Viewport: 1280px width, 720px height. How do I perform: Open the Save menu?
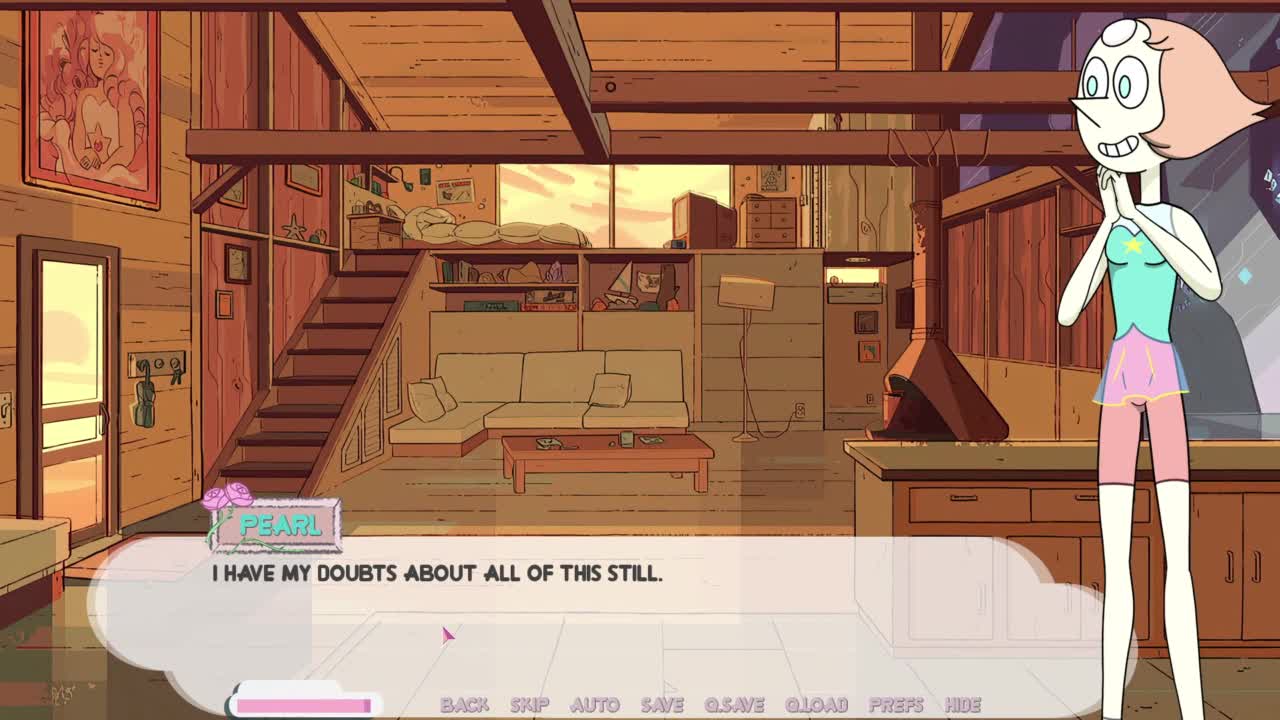coord(662,705)
